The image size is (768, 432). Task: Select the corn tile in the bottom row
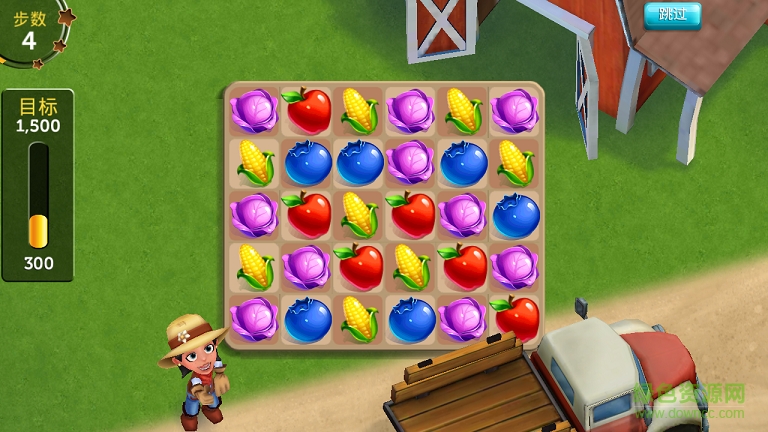359,319
